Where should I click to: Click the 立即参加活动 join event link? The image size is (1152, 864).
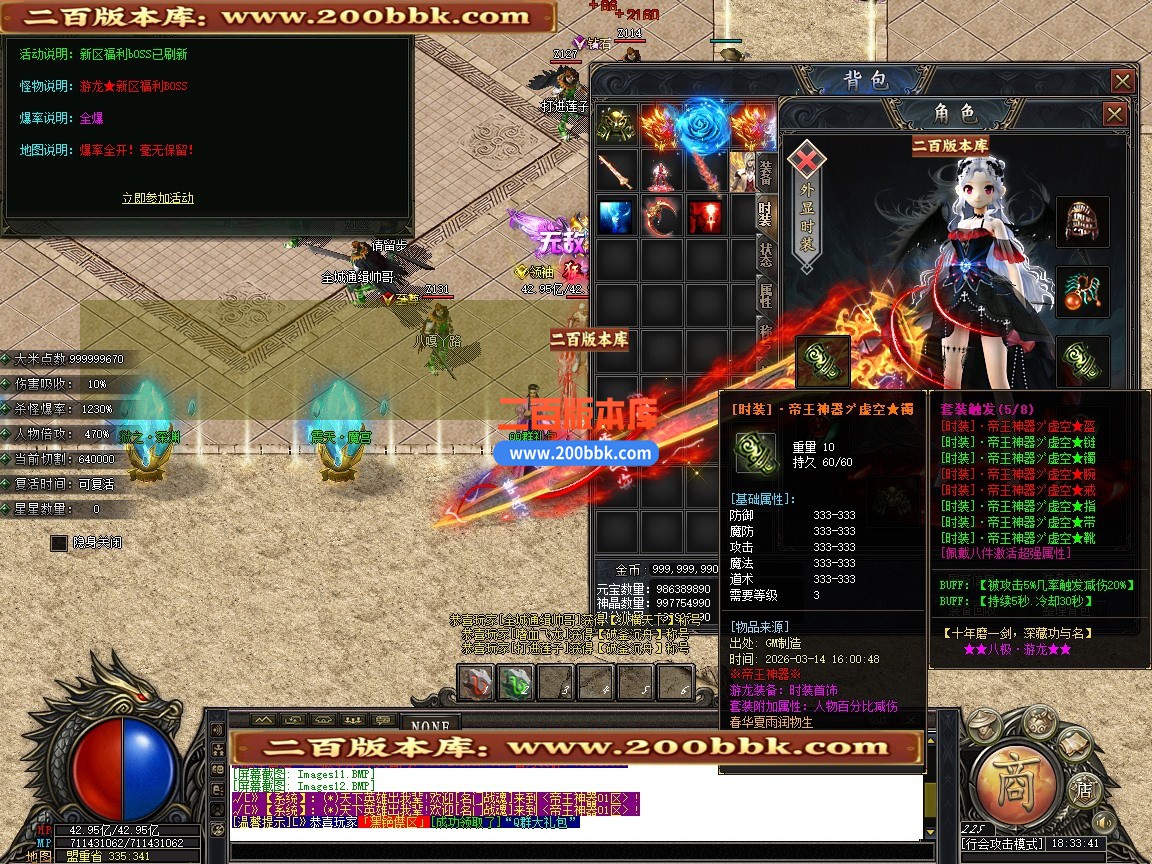(158, 198)
